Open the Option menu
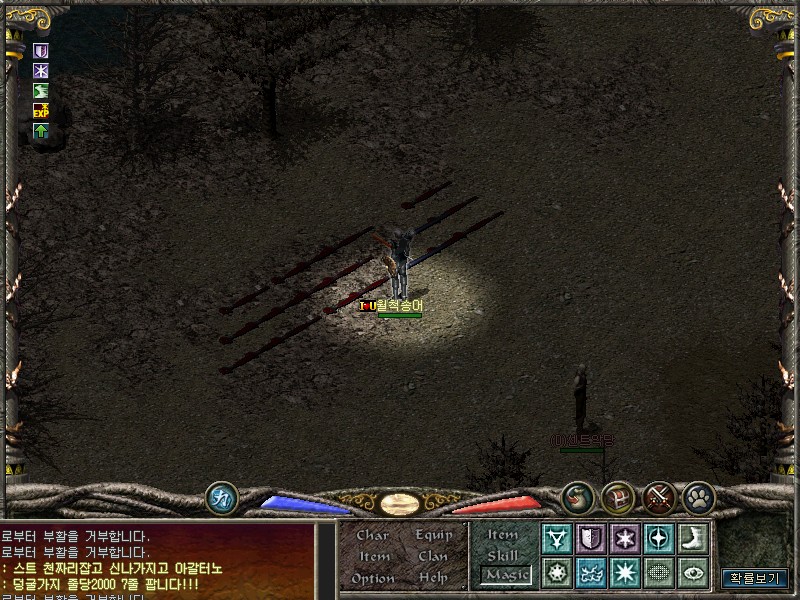Screen dimensions: 800x600 (x=372, y=578)
